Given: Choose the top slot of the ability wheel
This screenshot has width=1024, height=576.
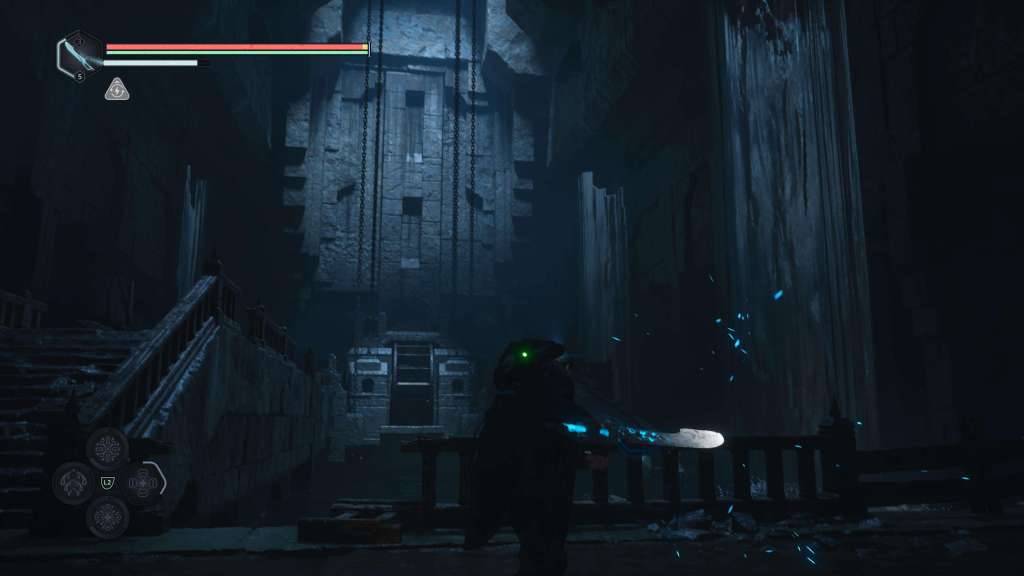Looking at the screenshot, I should click(x=107, y=448).
